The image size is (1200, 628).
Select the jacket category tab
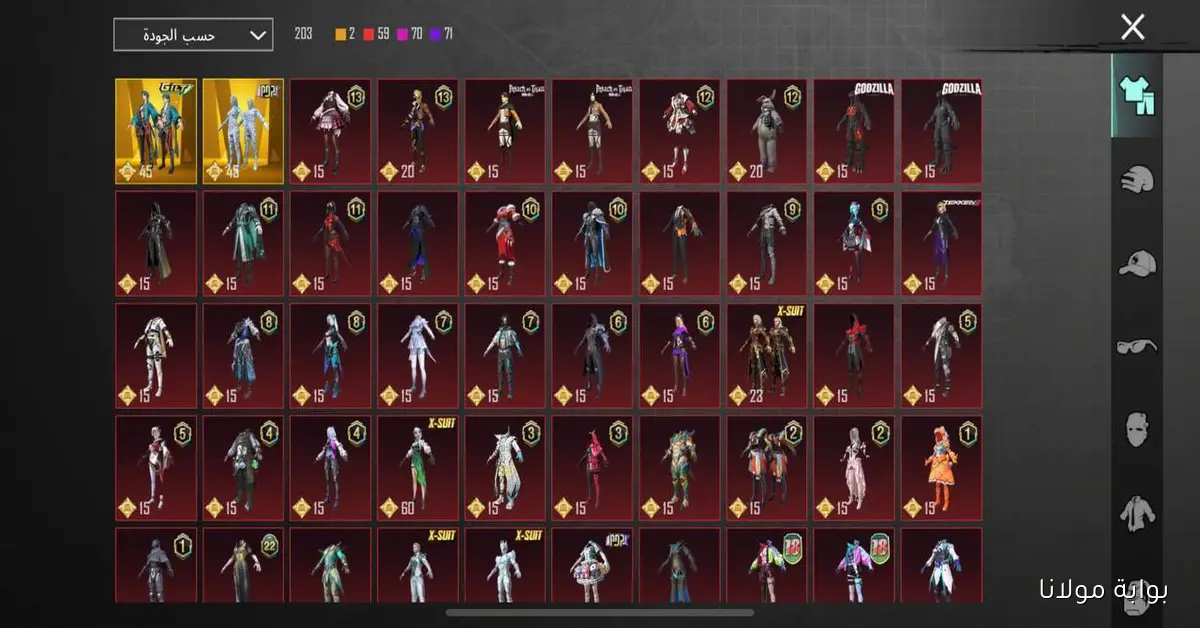tap(1137, 513)
